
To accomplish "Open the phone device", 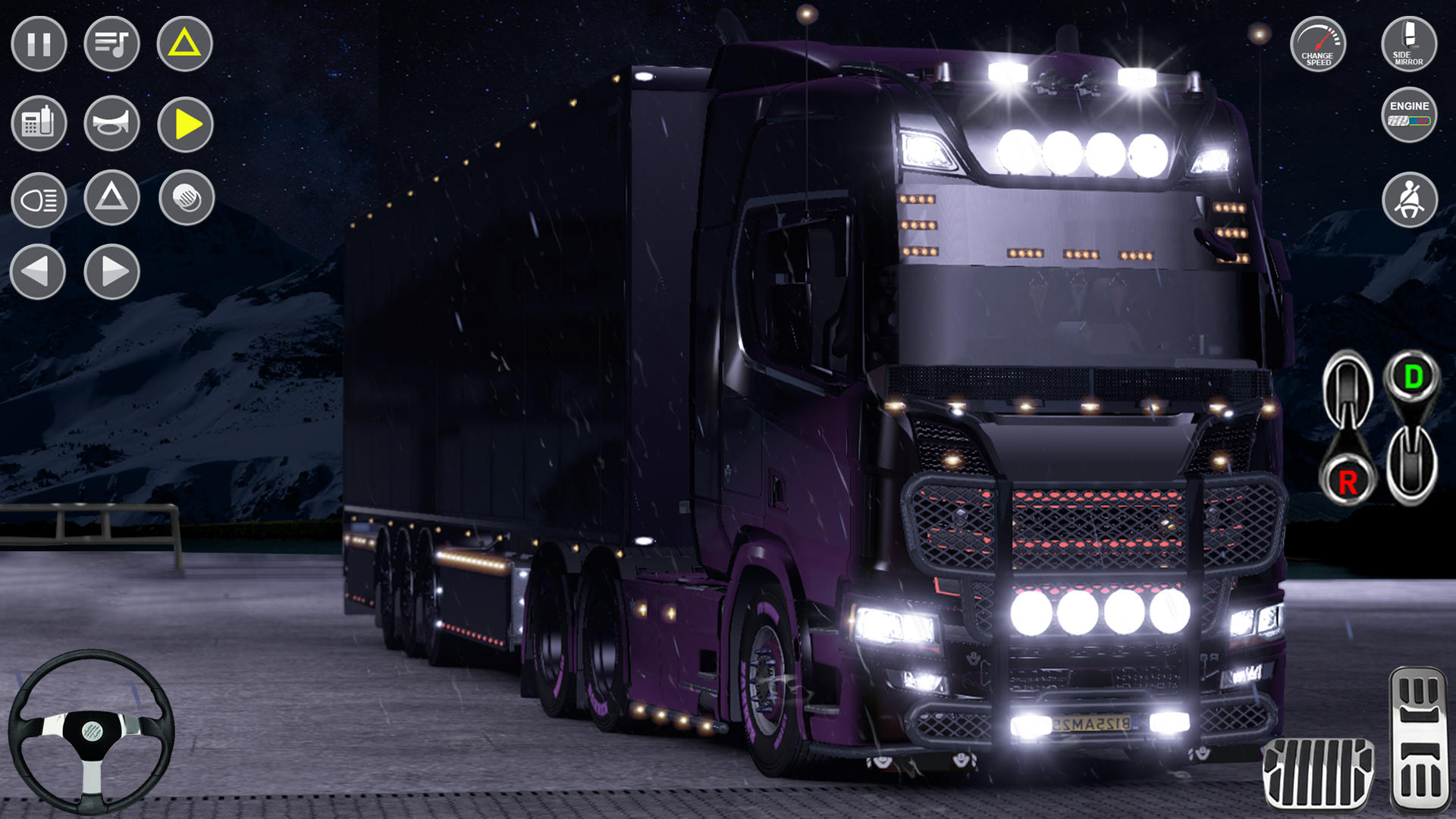I will (38, 124).
